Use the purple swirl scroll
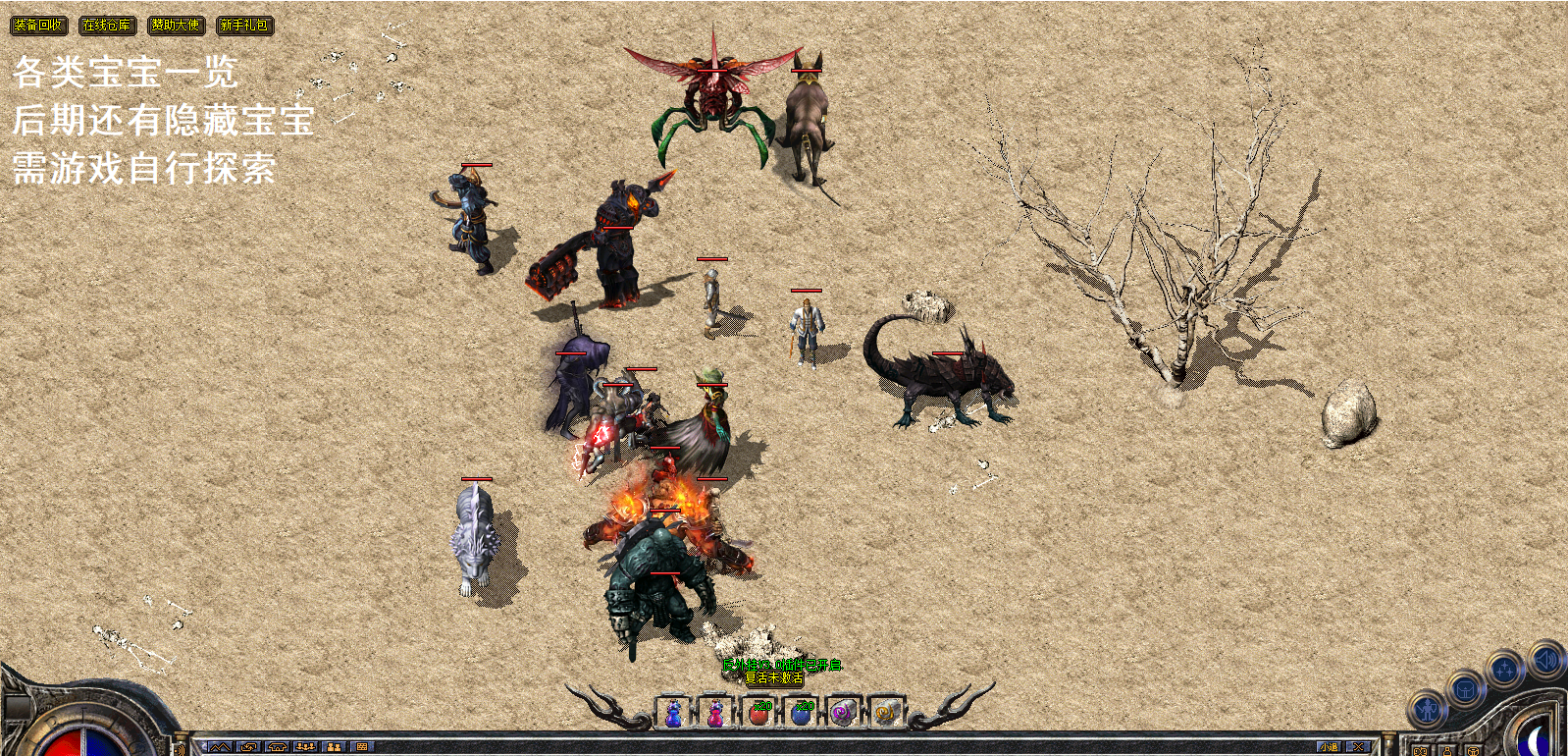 click(x=843, y=713)
